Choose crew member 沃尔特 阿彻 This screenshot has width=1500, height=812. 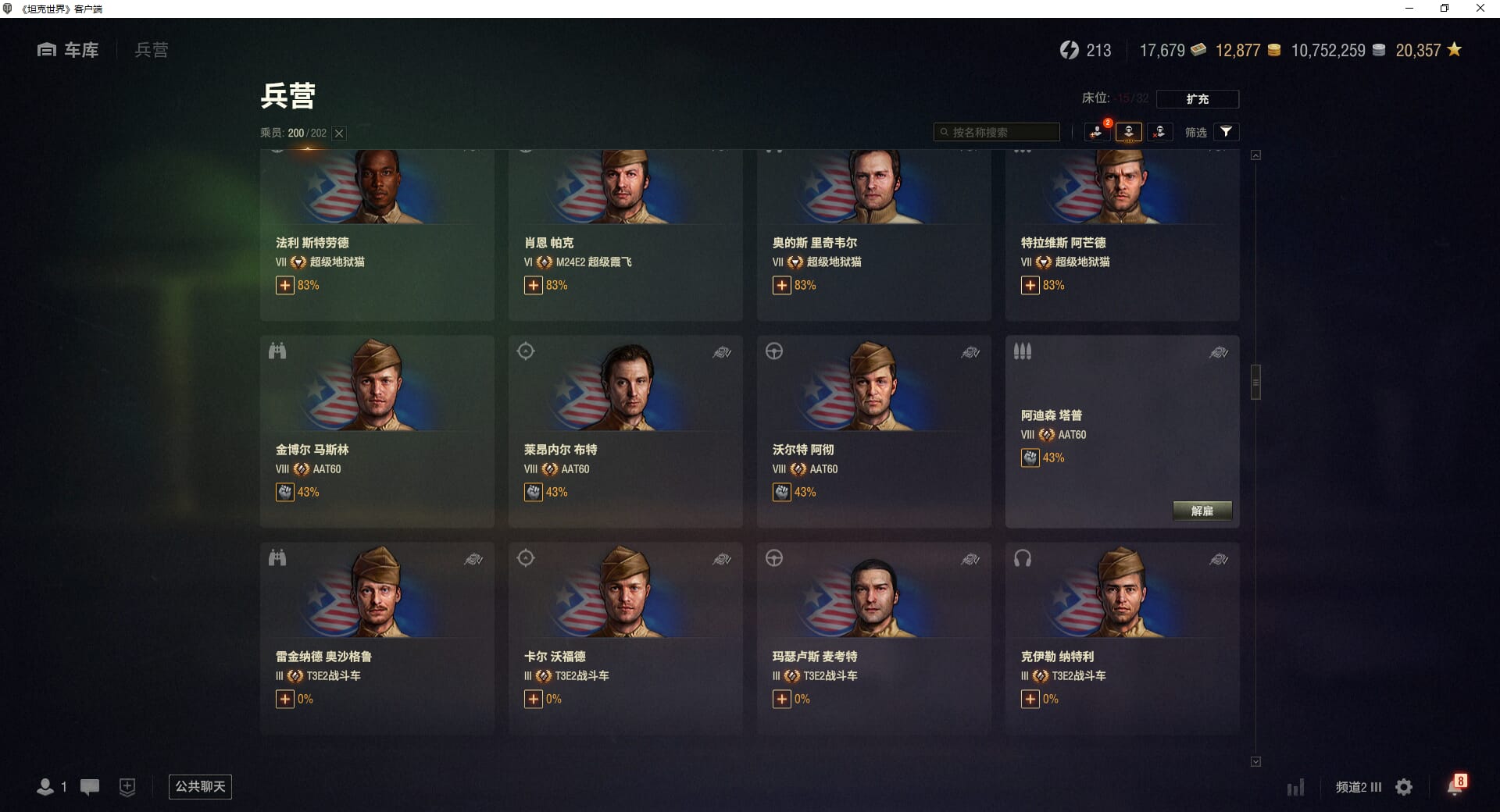coord(873,431)
